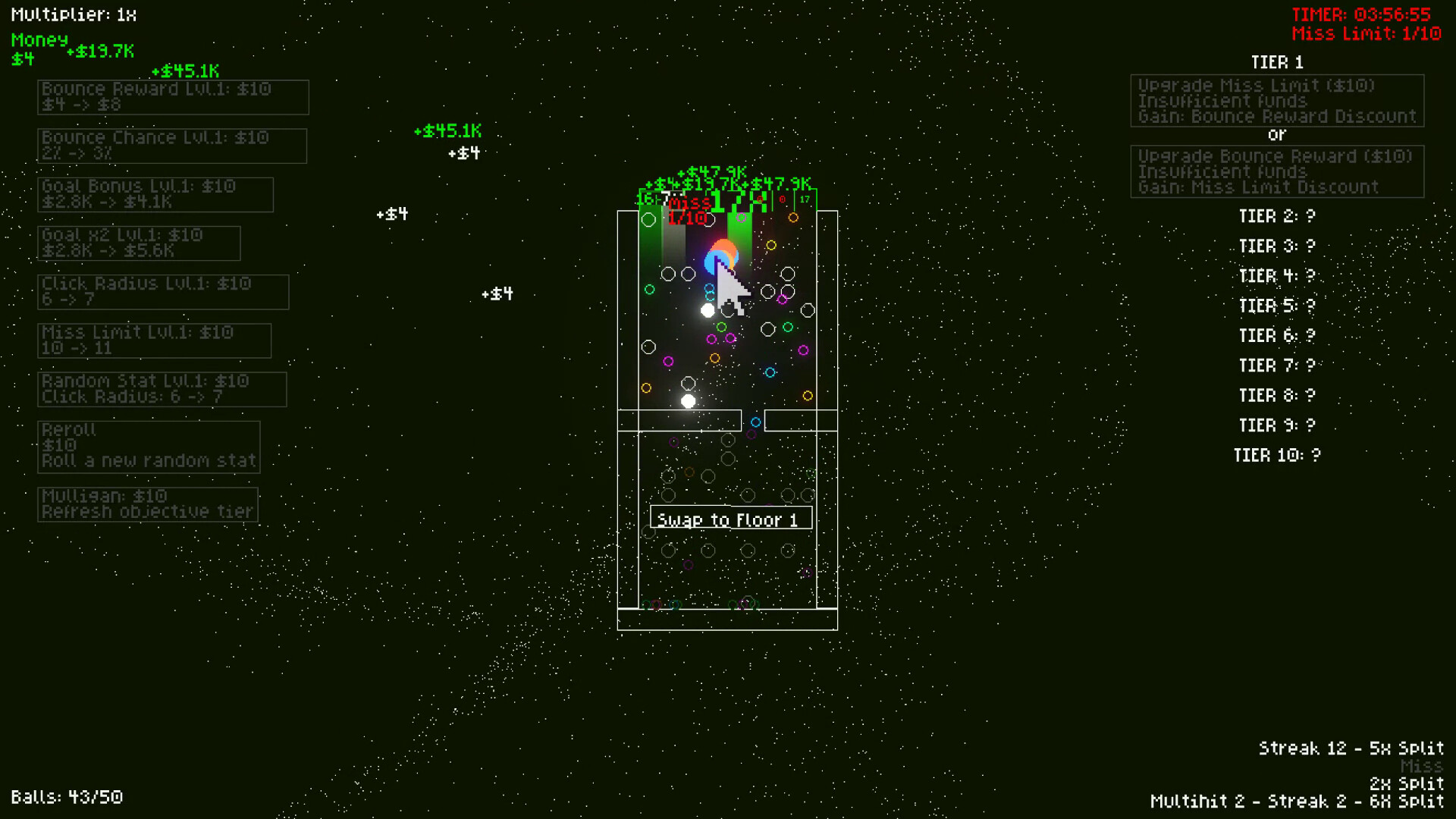1456x819 pixels.
Task: Choose the Upgrade Miss Limit option
Action: (1277, 101)
